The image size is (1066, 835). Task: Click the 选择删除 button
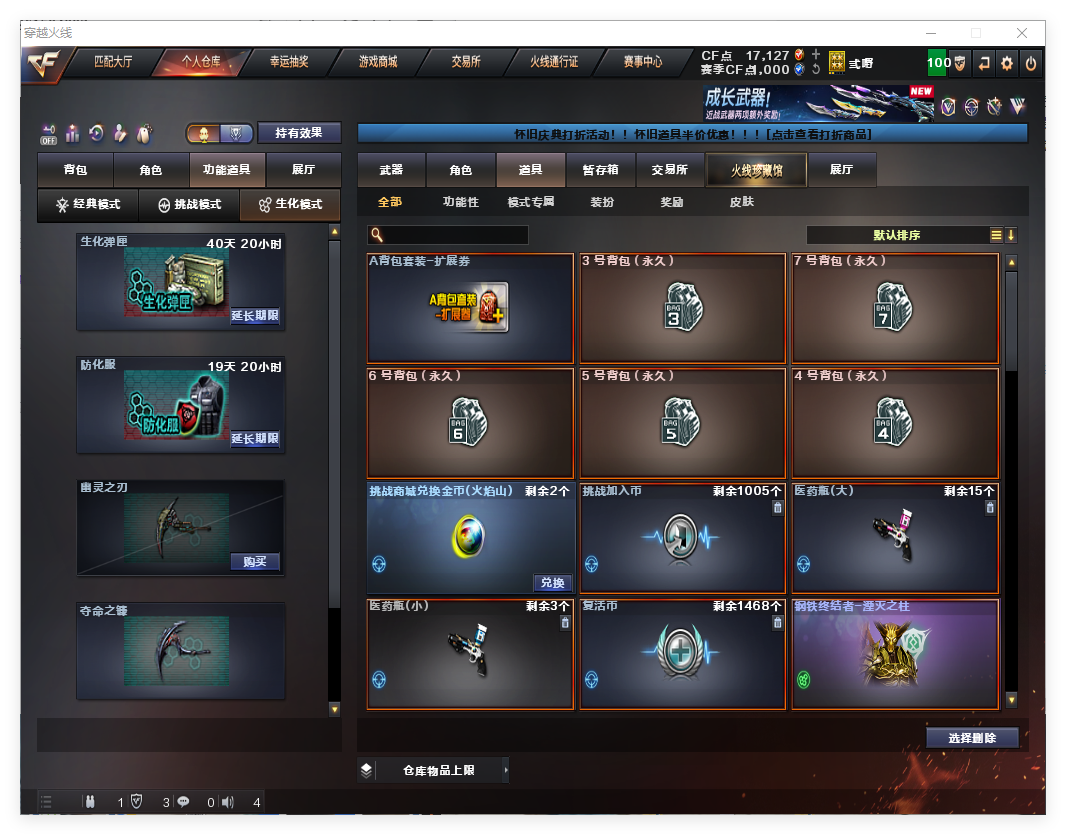coord(971,738)
